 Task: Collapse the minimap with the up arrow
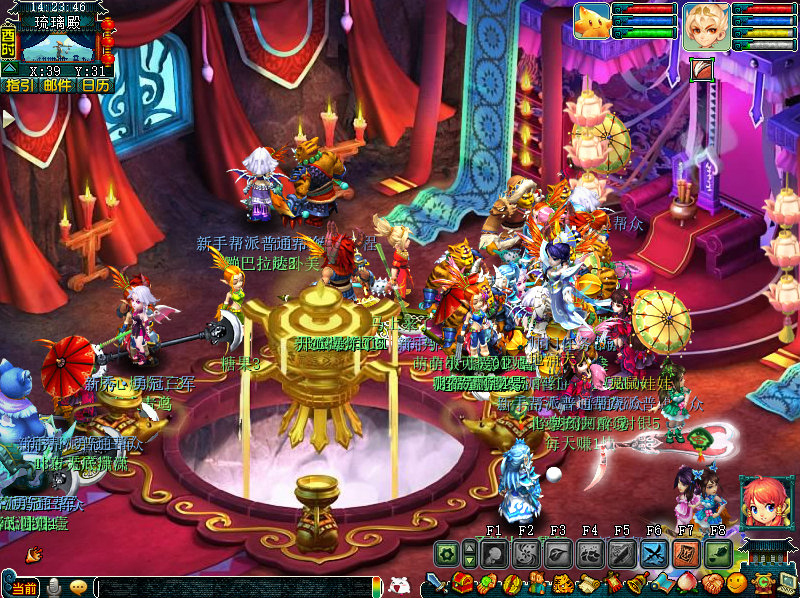8,69
